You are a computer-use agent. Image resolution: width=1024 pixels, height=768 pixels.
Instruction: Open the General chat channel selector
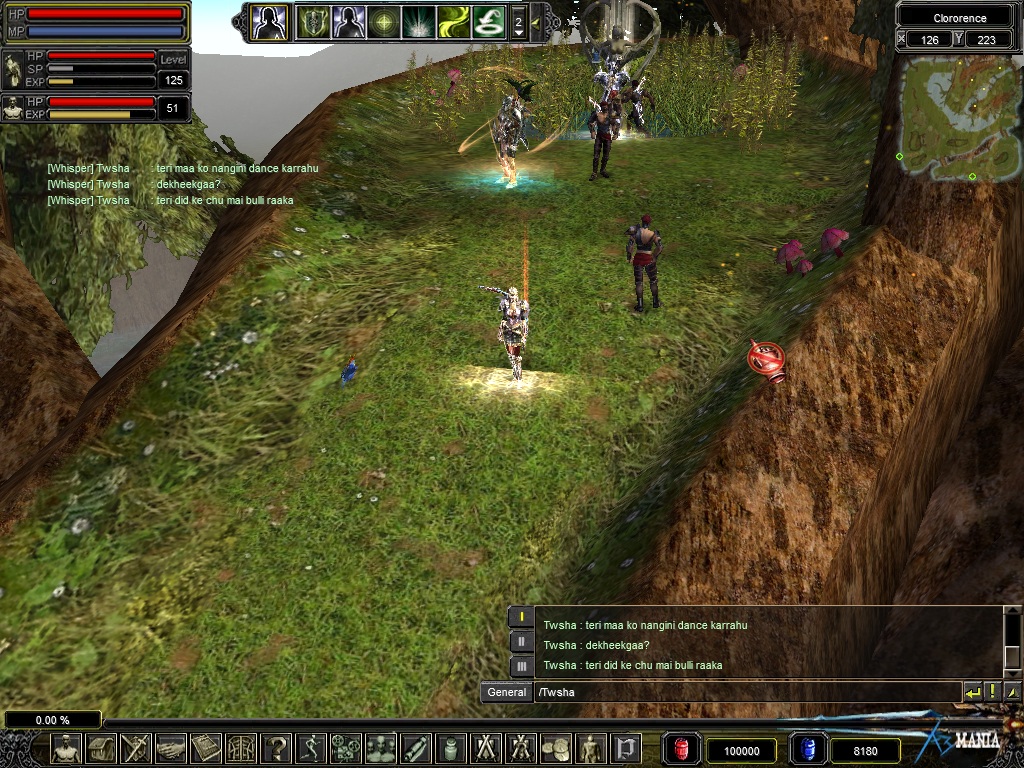coord(506,692)
